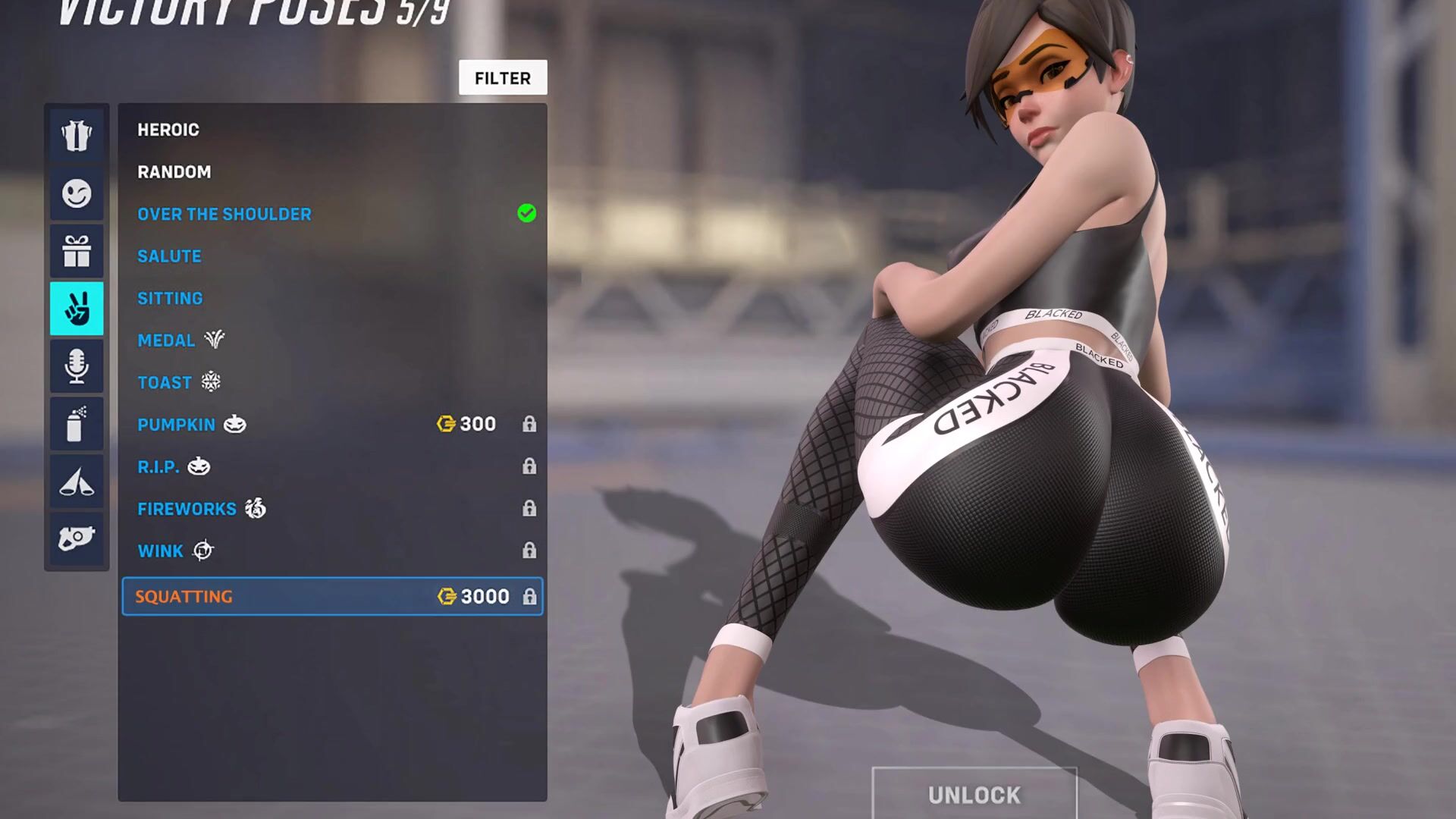Select the Wink victory pose
The image size is (1456, 819).
pyautogui.click(x=161, y=551)
